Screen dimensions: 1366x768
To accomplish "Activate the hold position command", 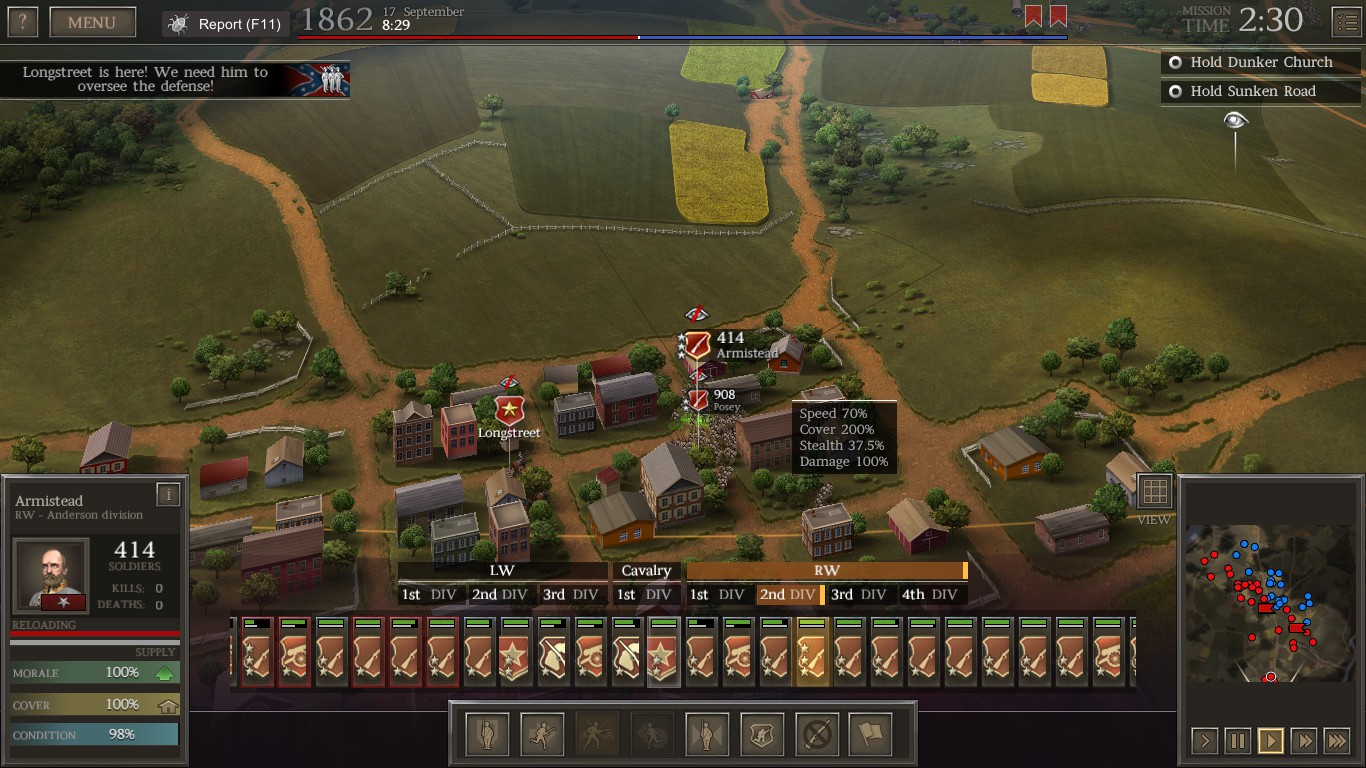I will pyautogui.click(x=487, y=735).
